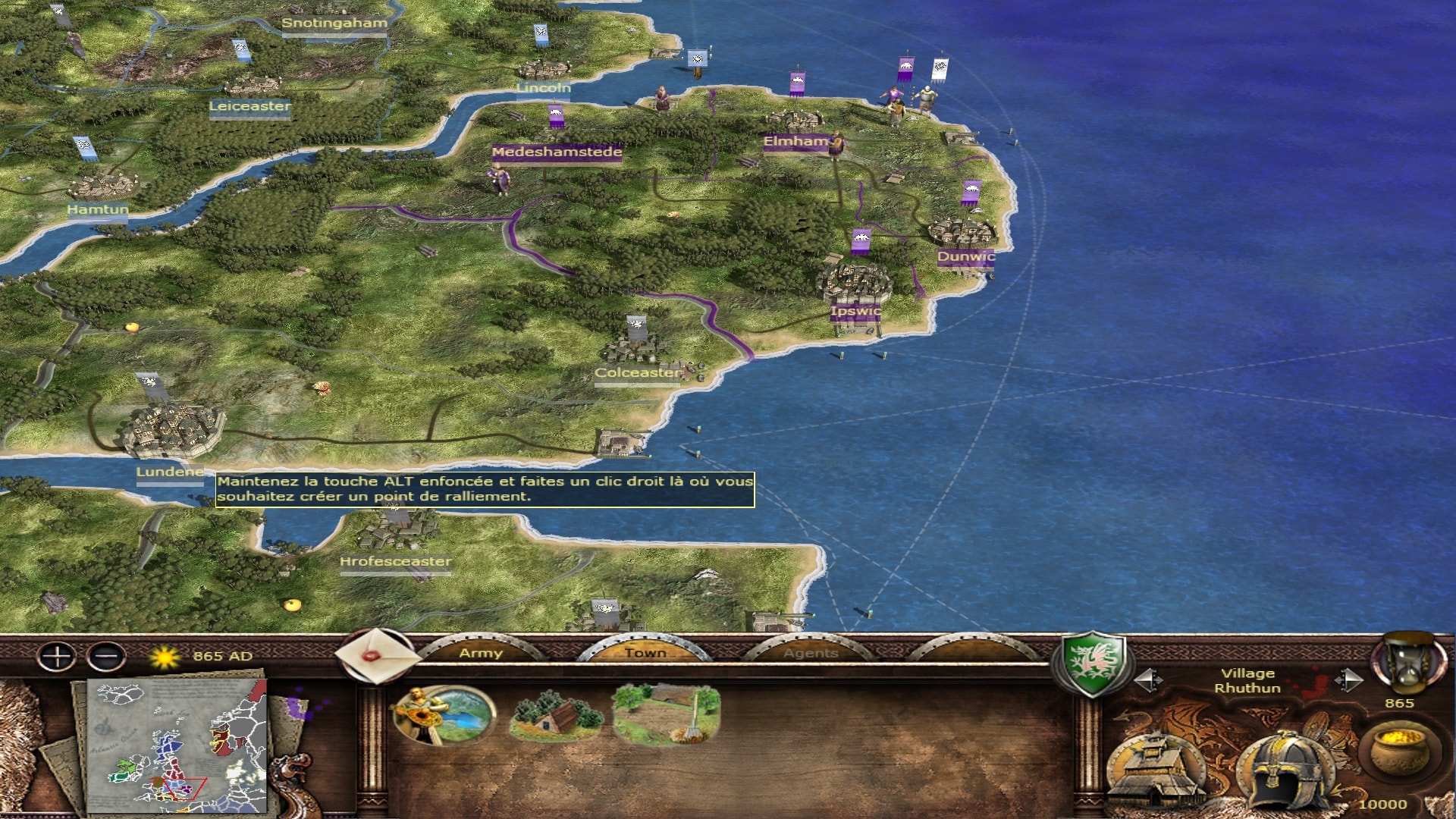Viewport: 1456px width, 819px height.
Task: Go to the next settlement with right arrow
Action: tap(1348, 680)
